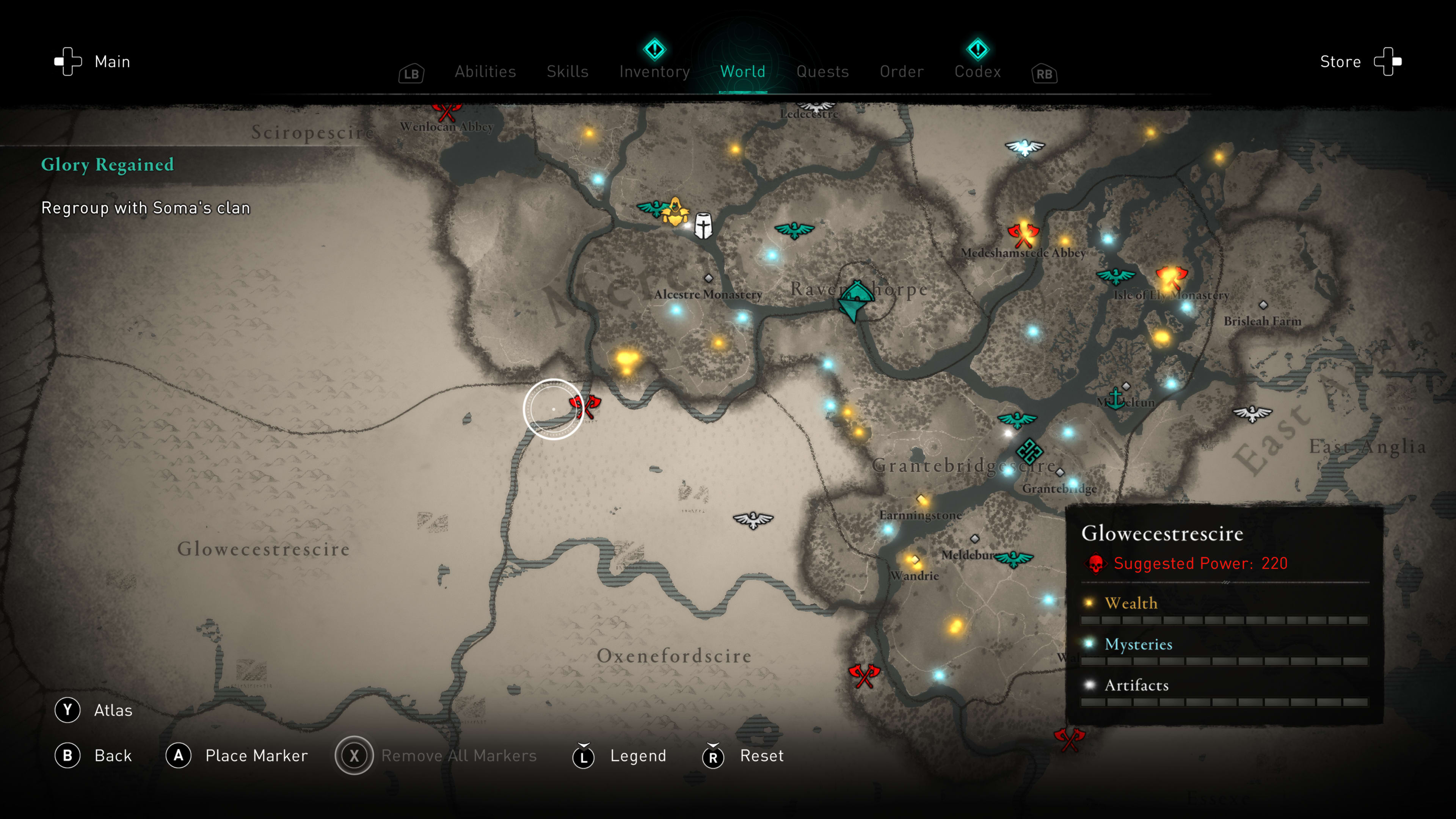Open the Codex tab
This screenshot has width=1456, height=819.
(978, 72)
